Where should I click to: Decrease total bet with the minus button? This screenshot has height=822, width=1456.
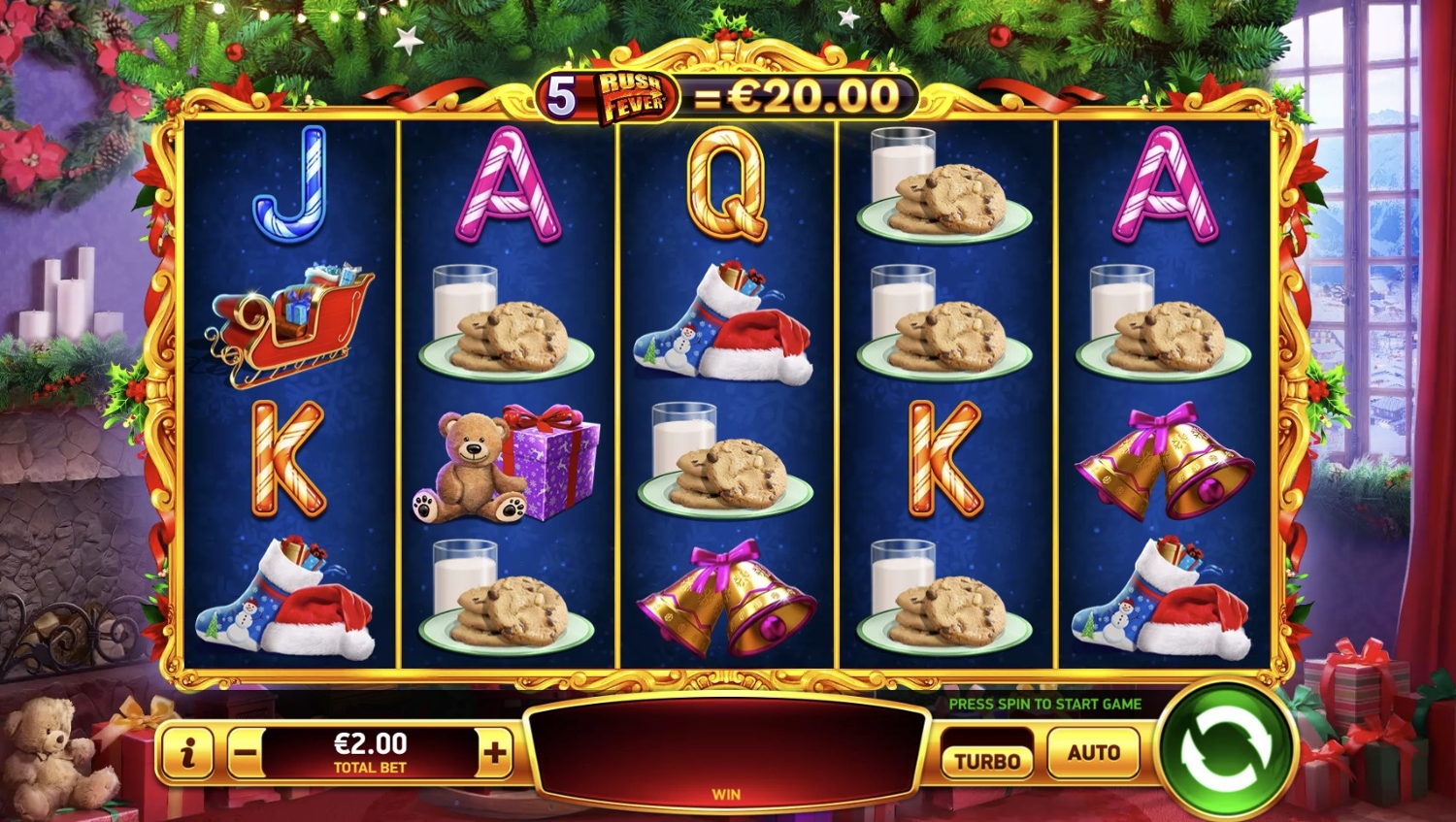pyautogui.click(x=247, y=752)
